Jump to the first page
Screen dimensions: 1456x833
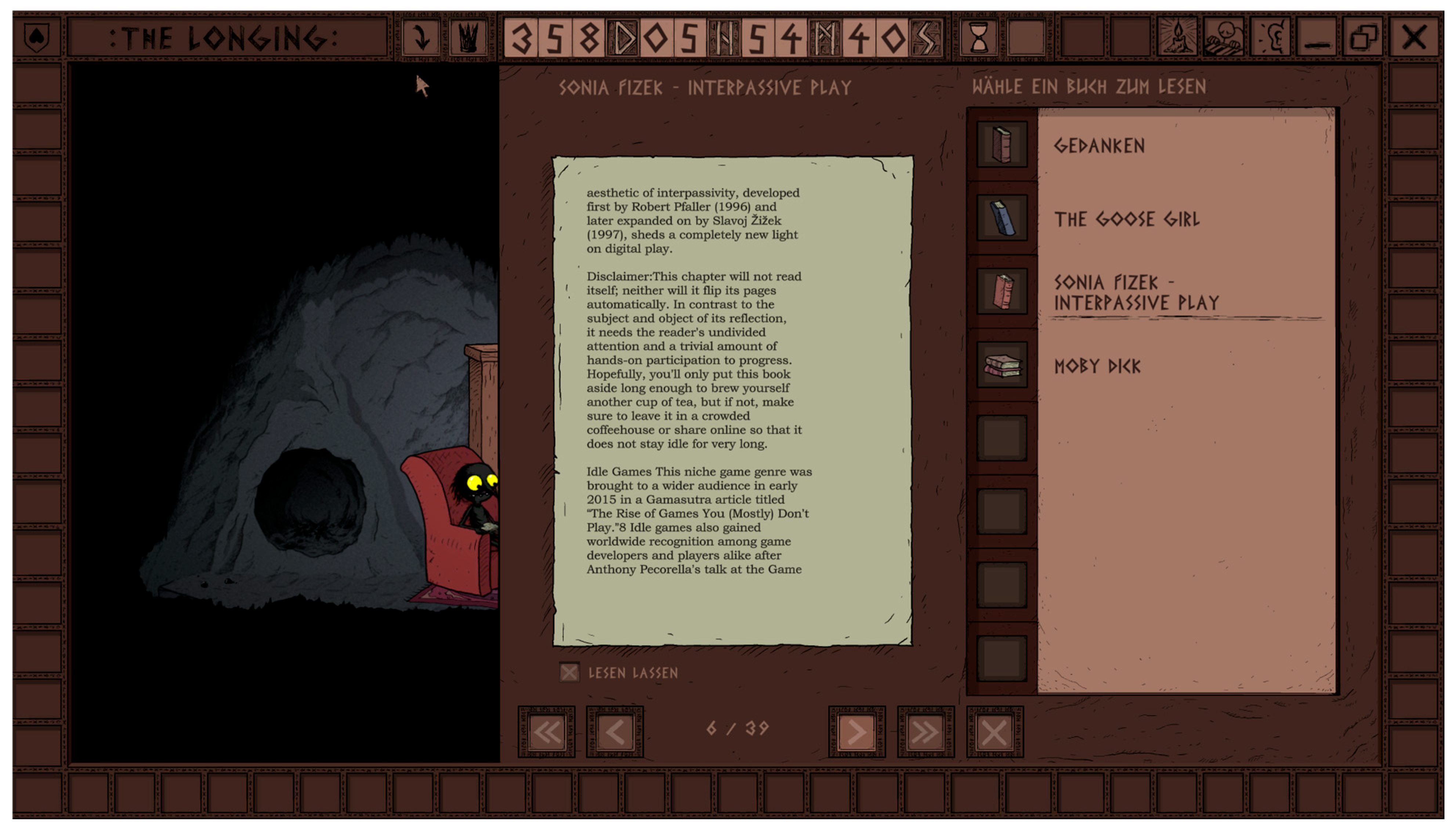pyautogui.click(x=546, y=732)
